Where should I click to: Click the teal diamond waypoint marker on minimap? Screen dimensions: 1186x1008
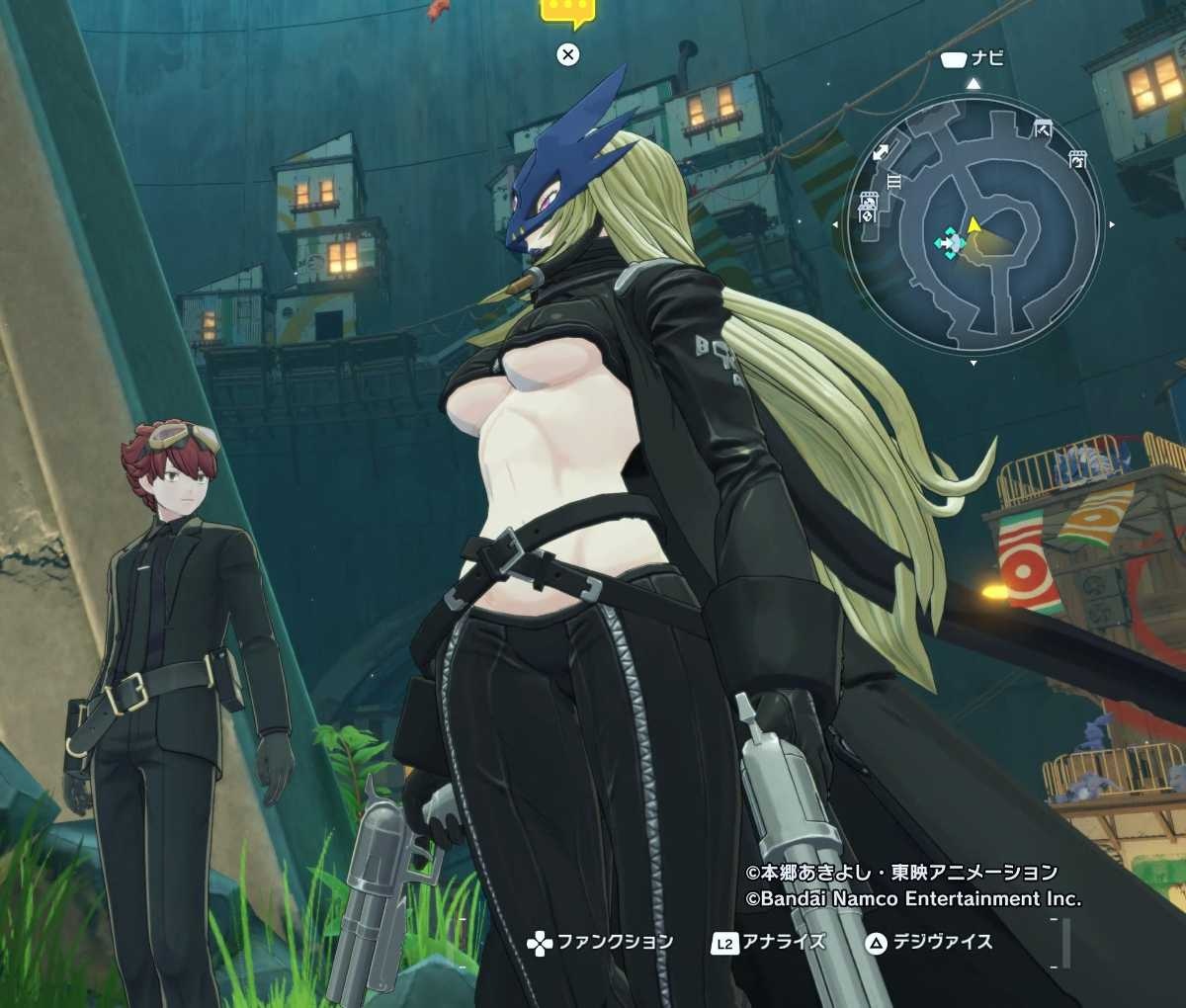(951, 242)
